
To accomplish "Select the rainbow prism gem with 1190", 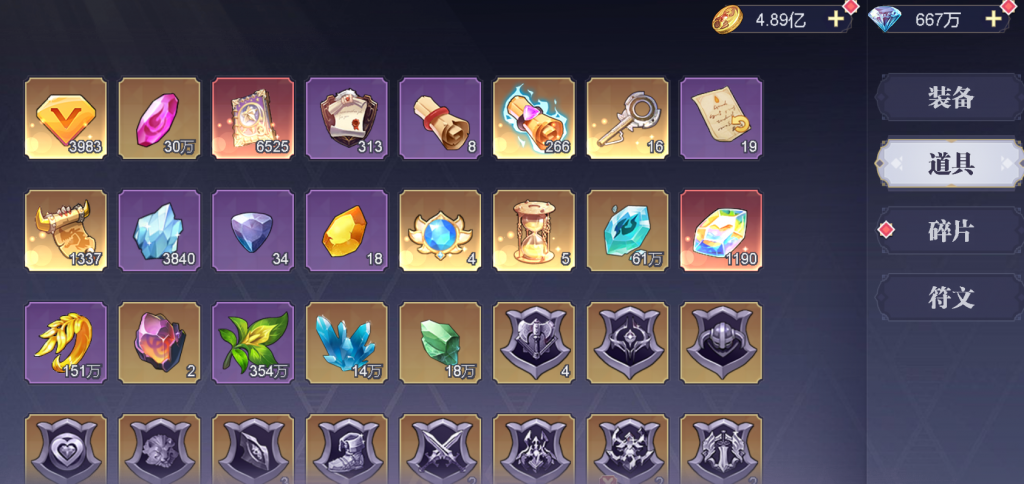I will tap(720, 230).
